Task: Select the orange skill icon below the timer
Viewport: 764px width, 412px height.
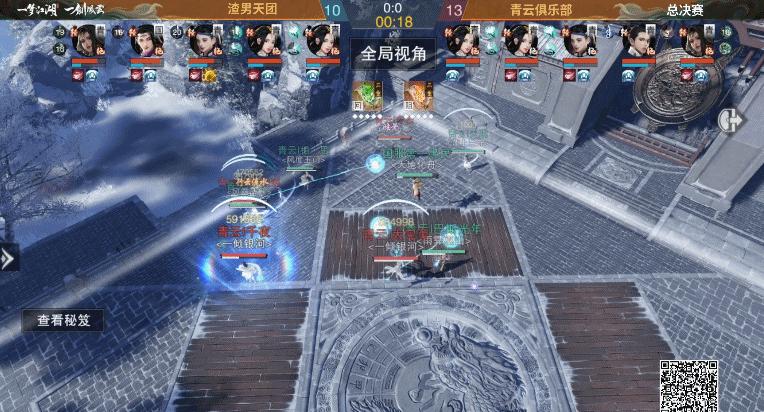Action: pyautogui.click(x=416, y=94)
